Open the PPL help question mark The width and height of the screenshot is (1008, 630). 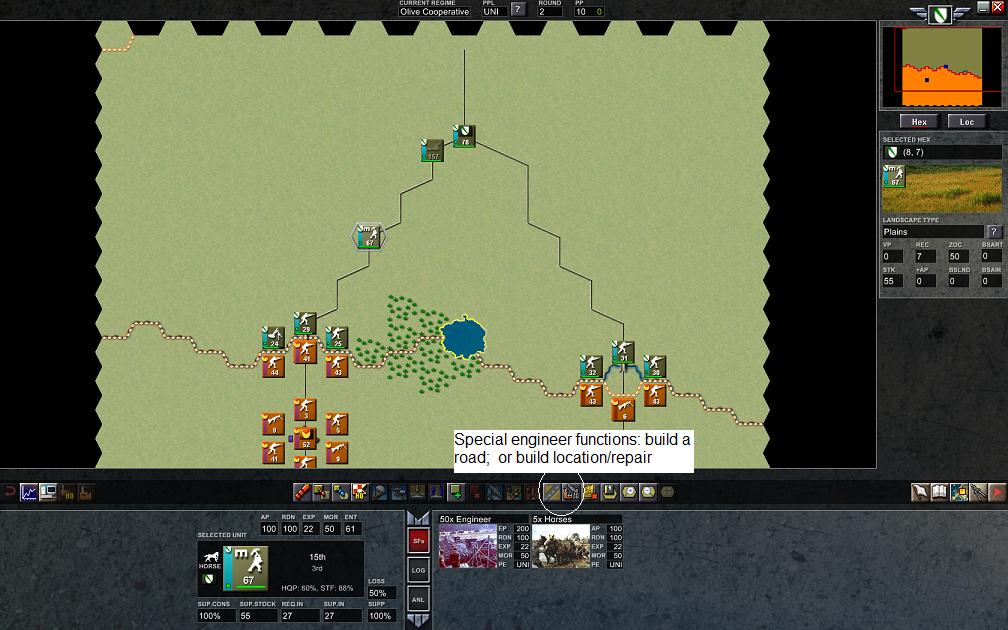518,11
